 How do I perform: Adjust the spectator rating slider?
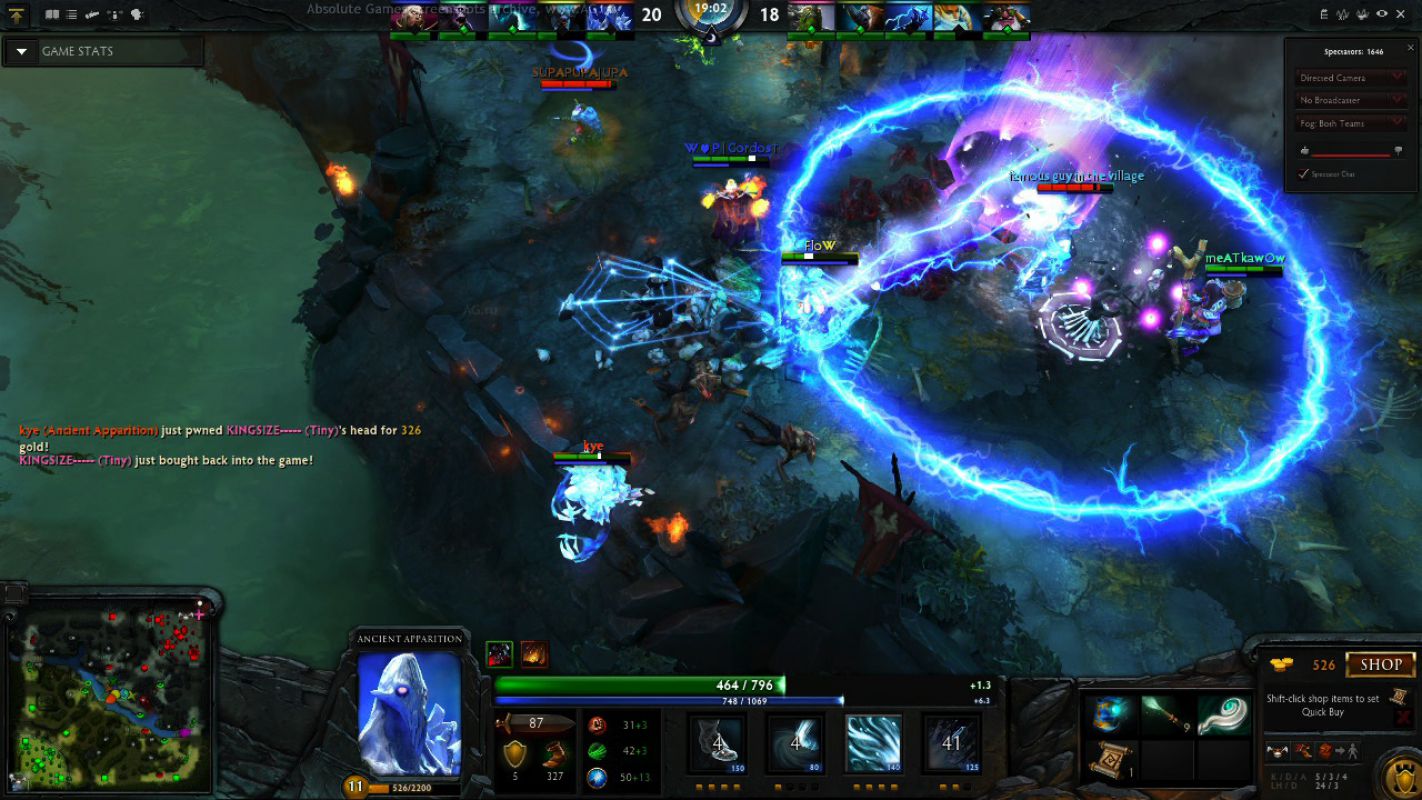click(1350, 155)
